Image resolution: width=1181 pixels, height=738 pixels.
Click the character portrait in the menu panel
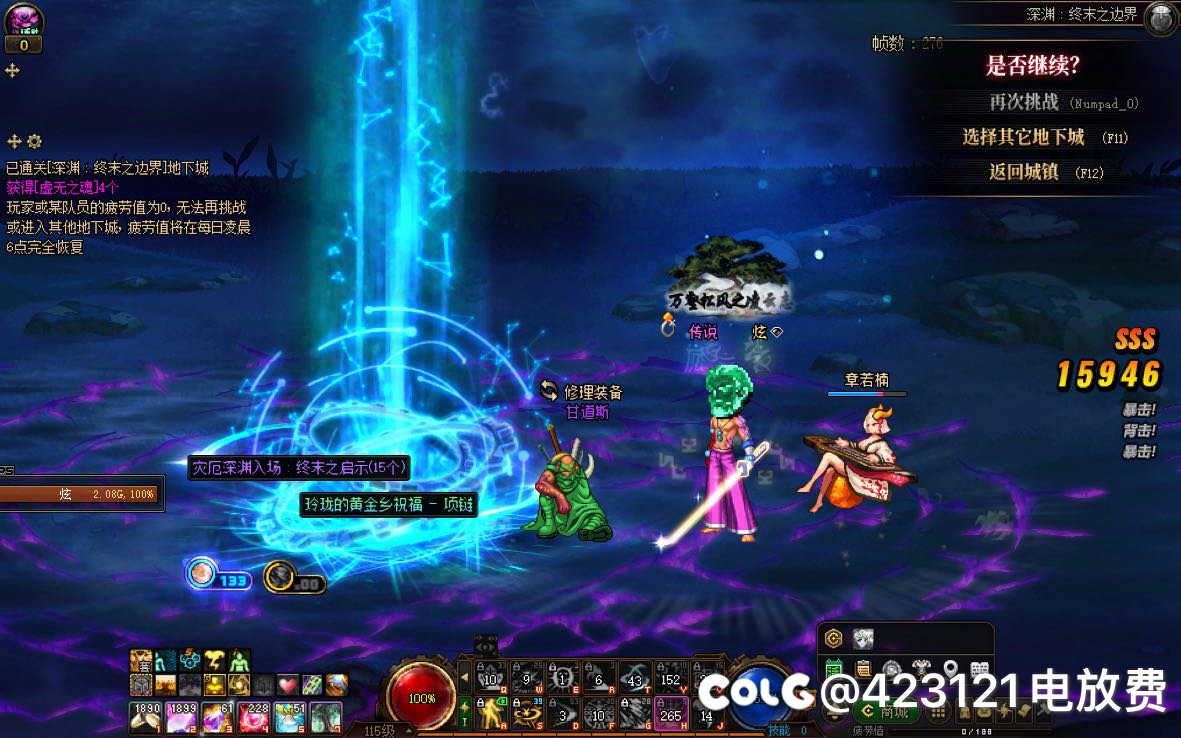pos(863,639)
